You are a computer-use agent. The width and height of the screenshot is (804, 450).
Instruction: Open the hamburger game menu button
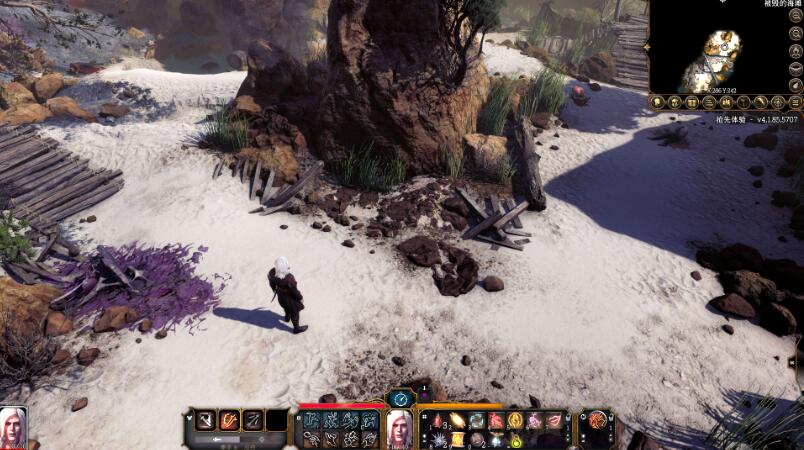[796, 101]
